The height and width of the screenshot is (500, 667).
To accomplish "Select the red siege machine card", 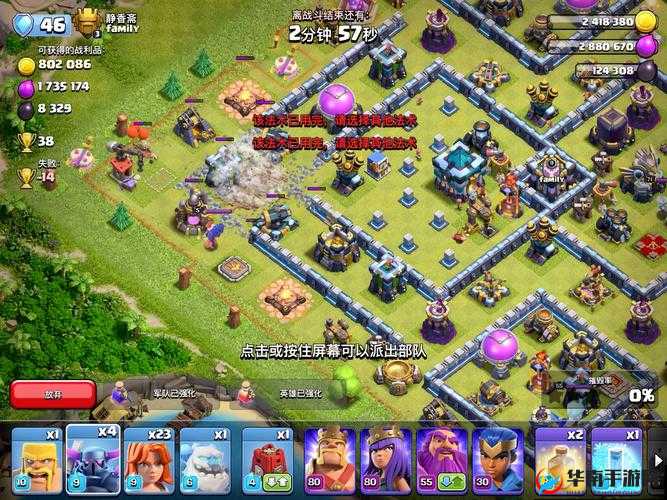I will [266, 462].
